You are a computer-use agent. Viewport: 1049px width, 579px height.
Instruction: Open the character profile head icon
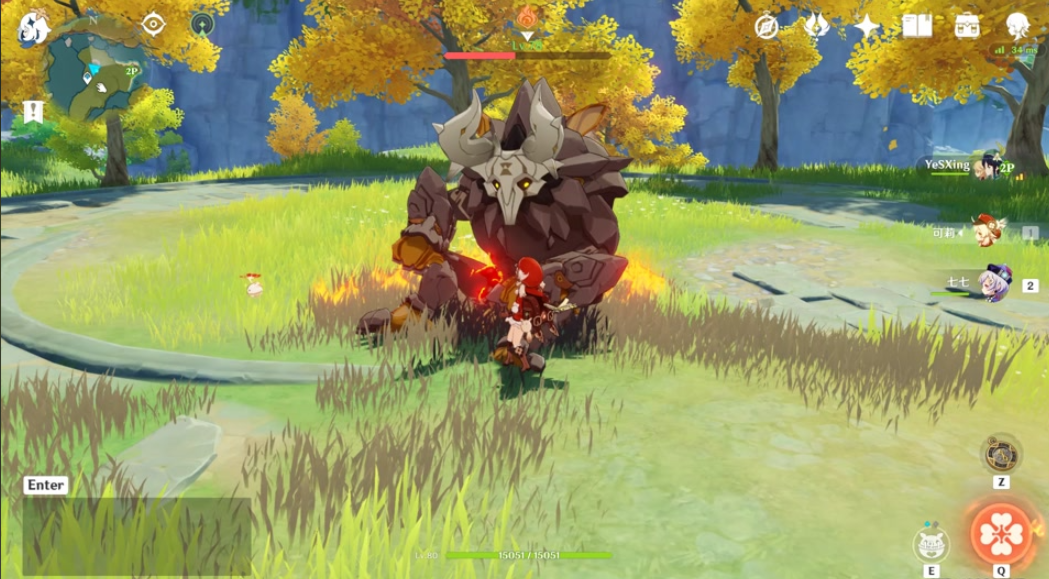(x=1018, y=26)
